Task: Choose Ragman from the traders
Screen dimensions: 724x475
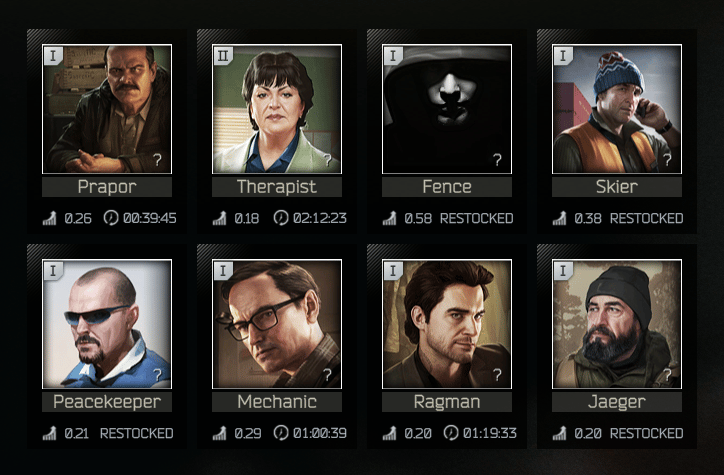Action: click(x=447, y=323)
